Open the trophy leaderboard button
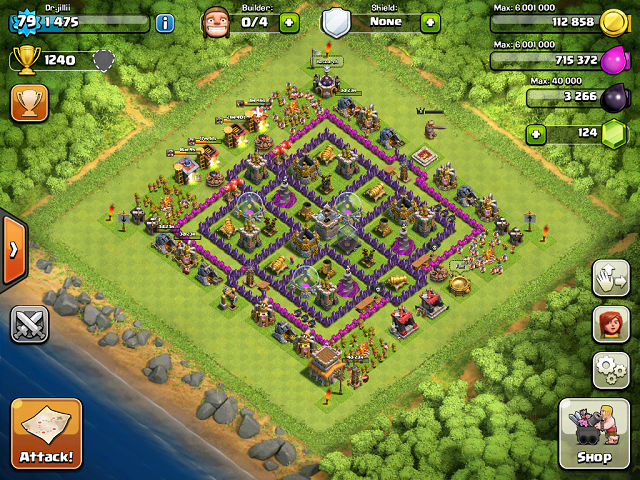This screenshot has height=480, width=640. click(x=29, y=103)
